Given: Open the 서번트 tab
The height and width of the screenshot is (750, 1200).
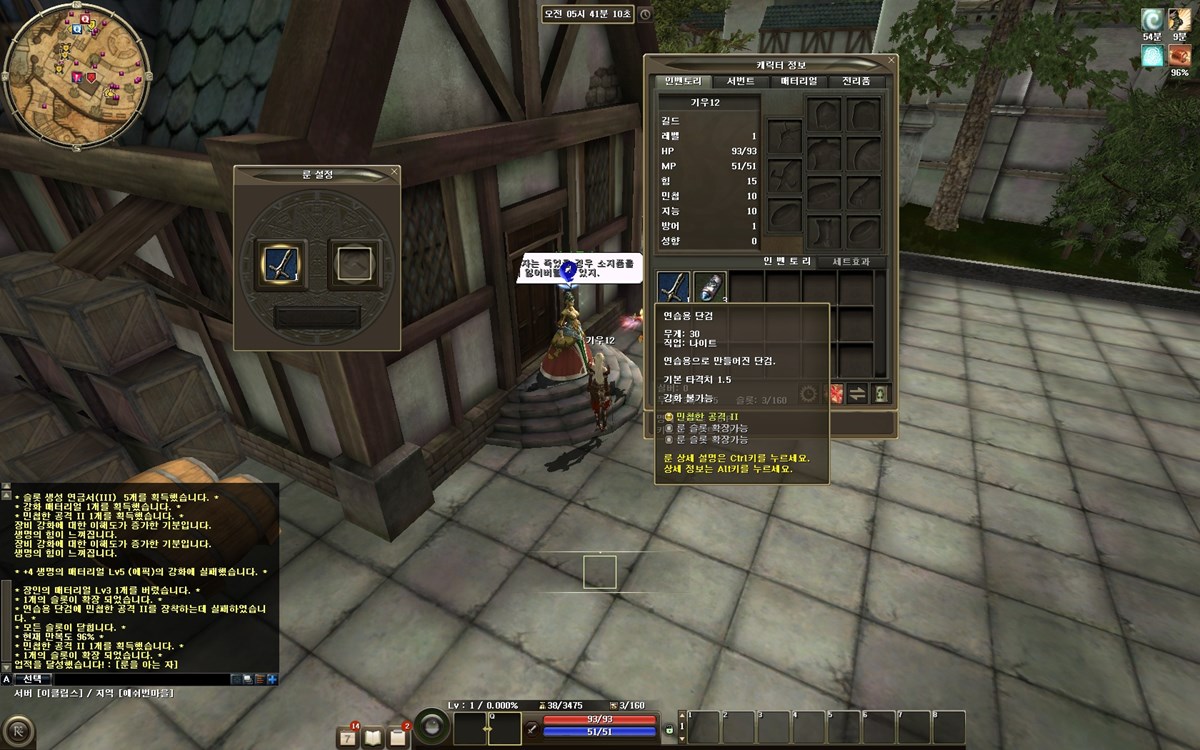Looking at the screenshot, I should click(741, 81).
